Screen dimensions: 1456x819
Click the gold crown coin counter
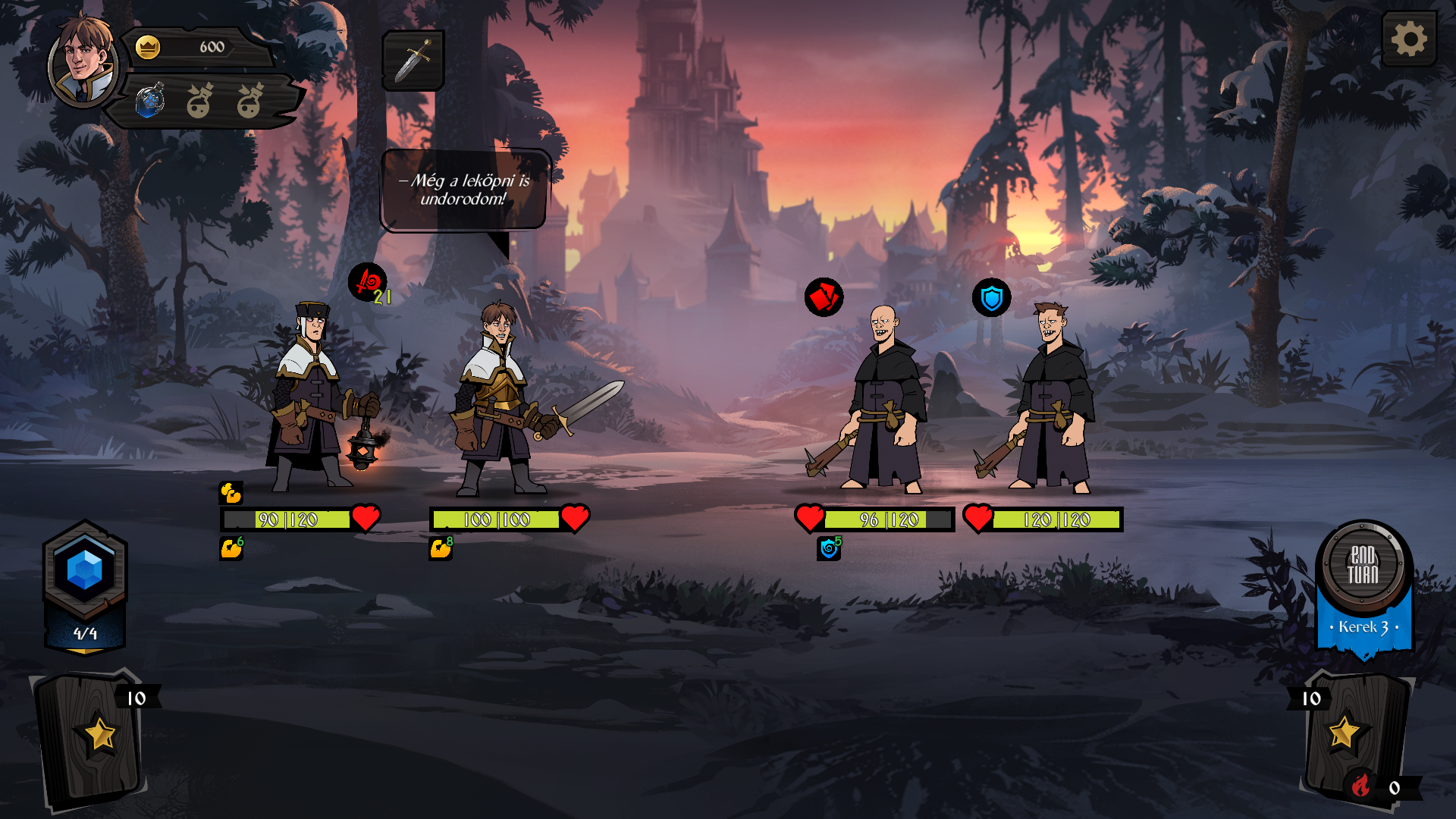pos(148,47)
